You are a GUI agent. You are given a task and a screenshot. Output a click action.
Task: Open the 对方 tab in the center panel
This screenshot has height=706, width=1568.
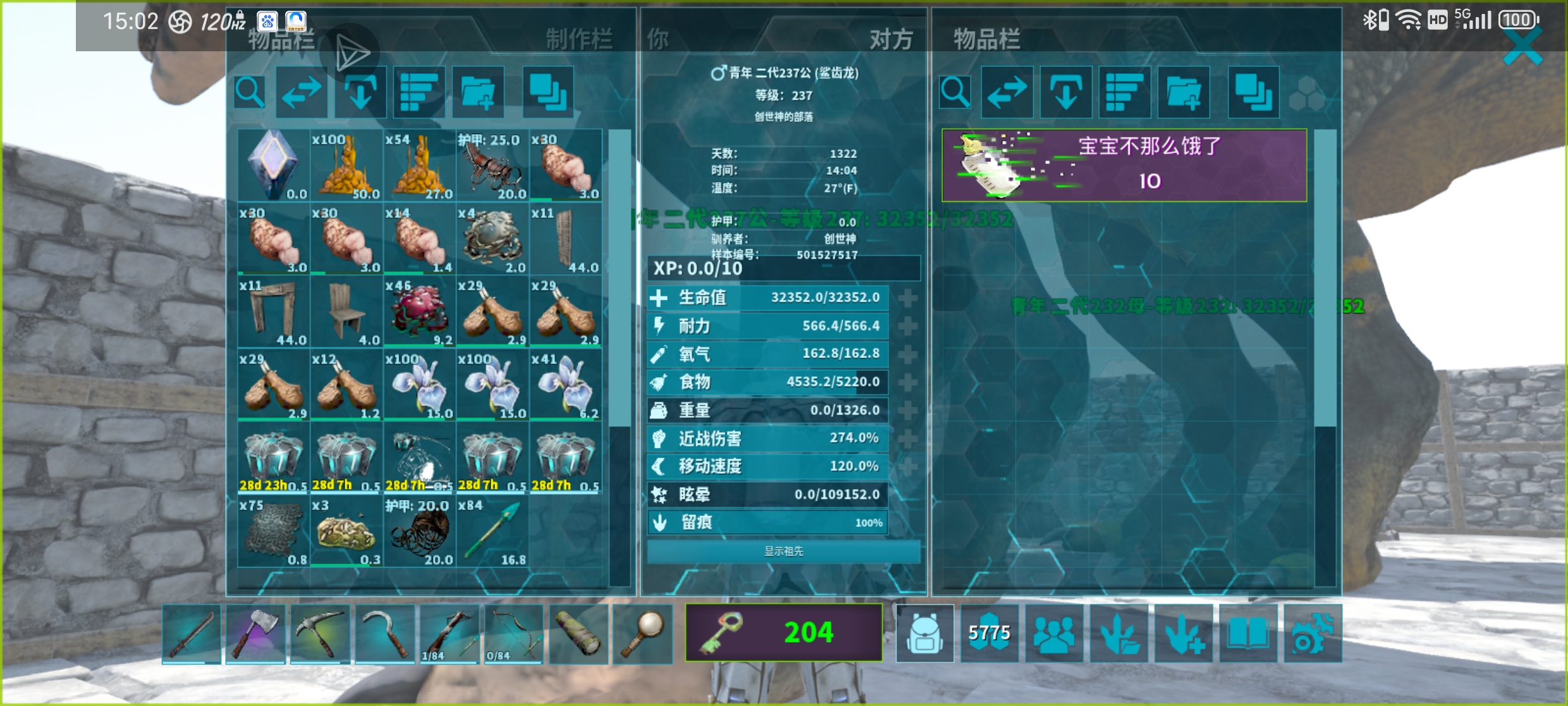click(x=890, y=39)
